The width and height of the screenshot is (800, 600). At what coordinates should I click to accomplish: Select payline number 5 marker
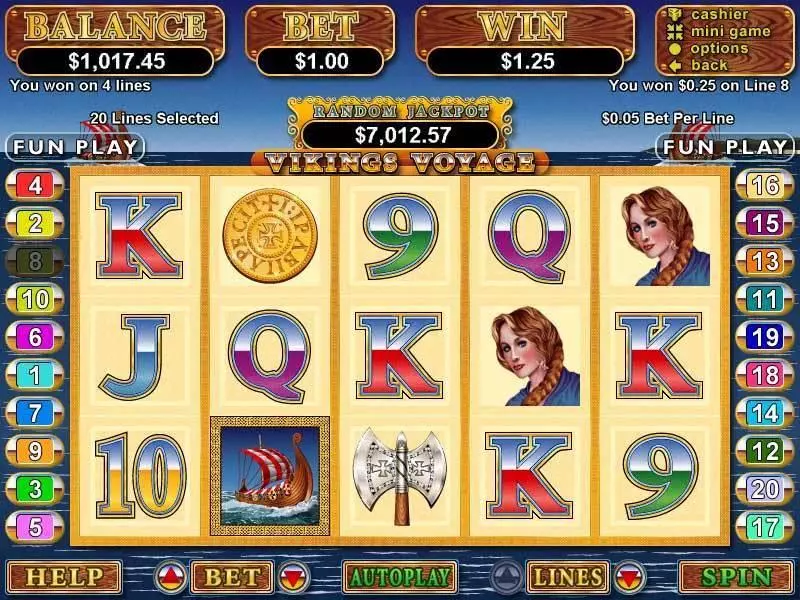point(35,527)
